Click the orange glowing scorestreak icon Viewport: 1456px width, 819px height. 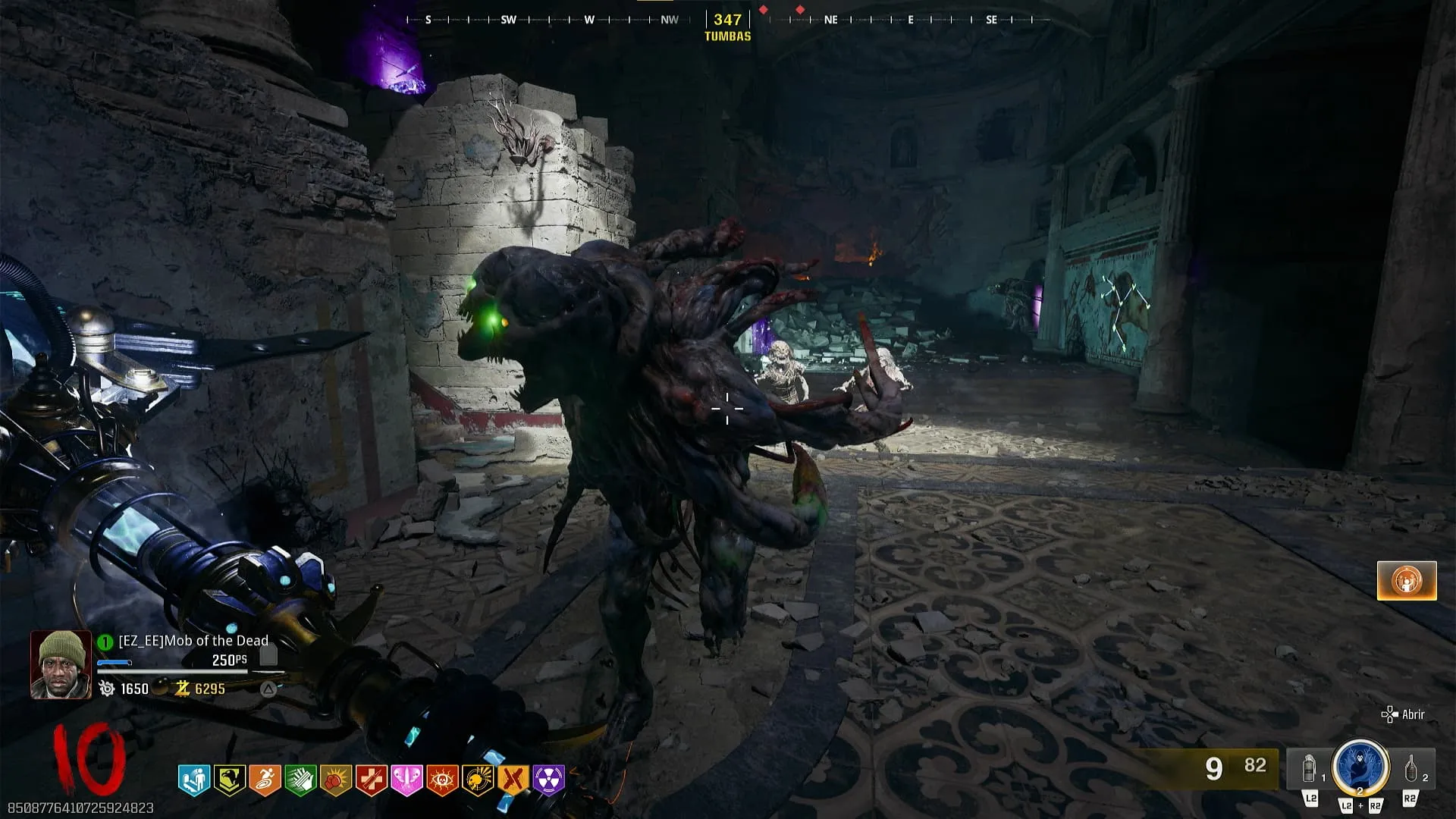[1407, 581]
